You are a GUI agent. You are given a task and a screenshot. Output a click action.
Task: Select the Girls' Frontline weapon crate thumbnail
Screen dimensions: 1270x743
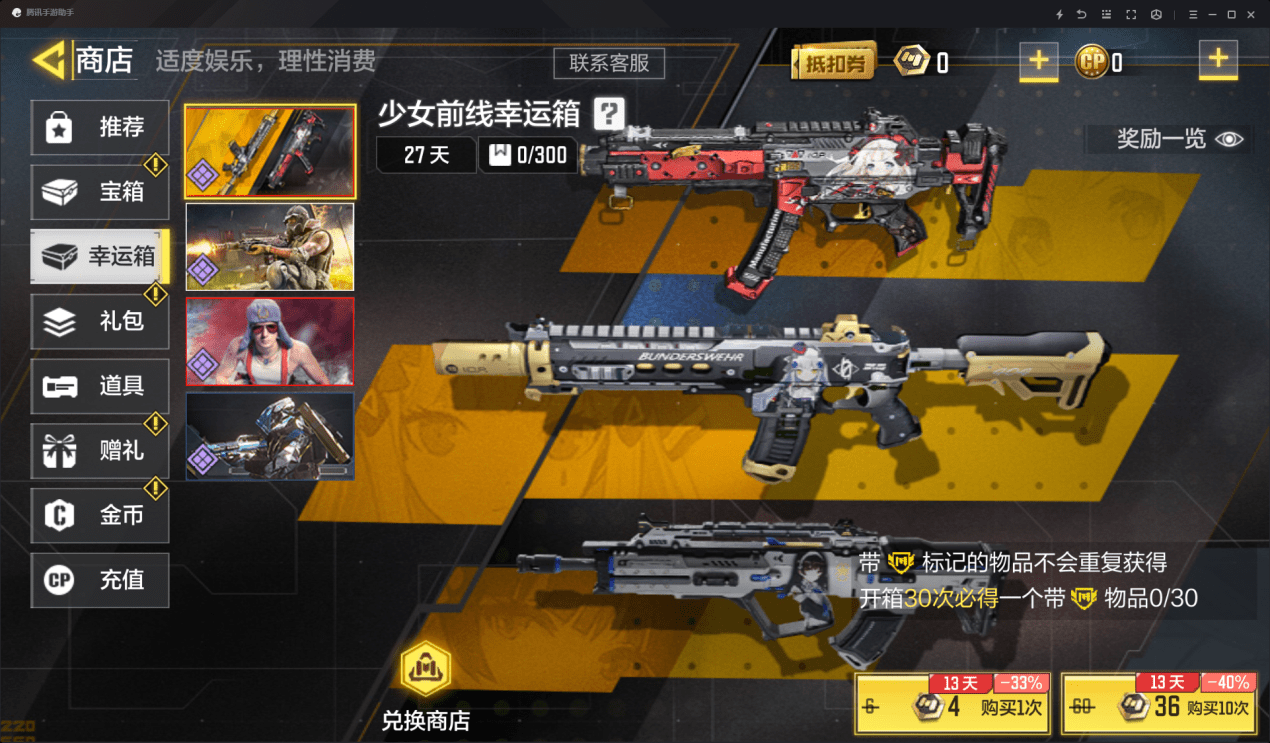point(270,152)
